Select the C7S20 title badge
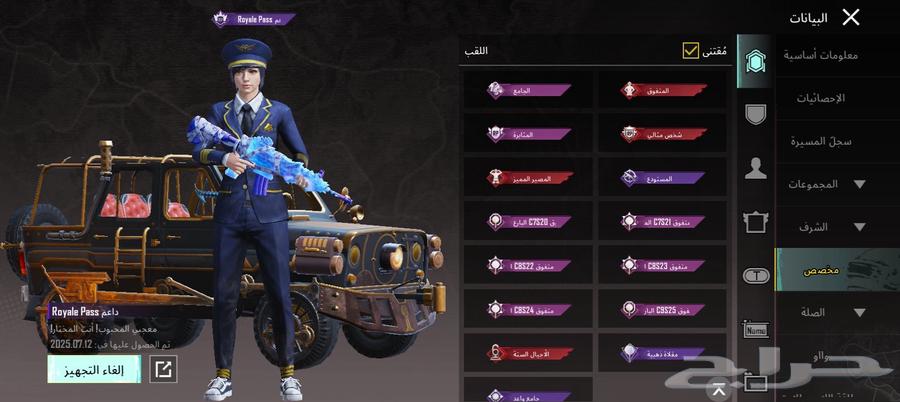 pyautogui.click(x=528, y=222)
